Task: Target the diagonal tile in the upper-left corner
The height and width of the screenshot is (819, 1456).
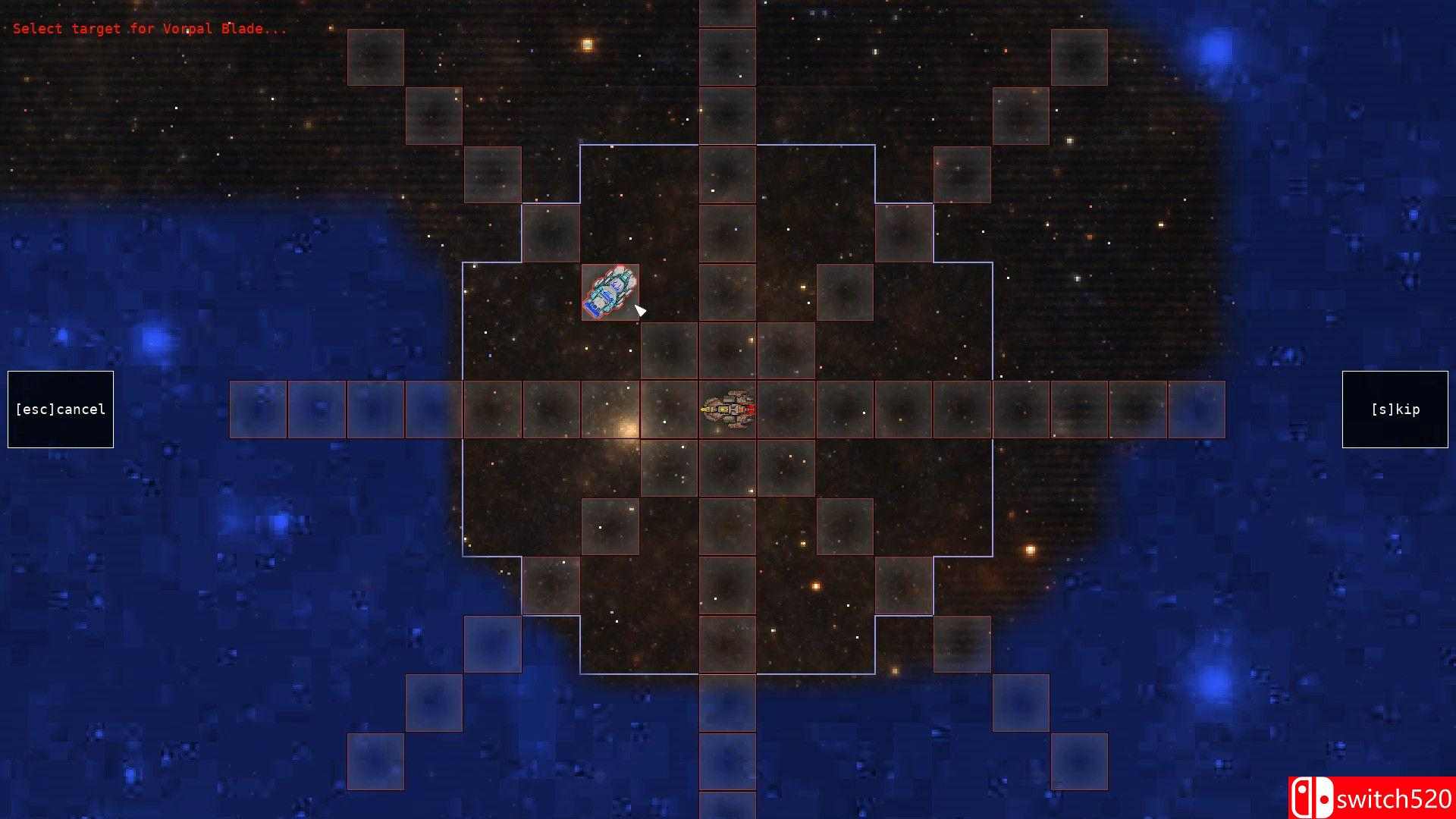Action: point(375,55)
